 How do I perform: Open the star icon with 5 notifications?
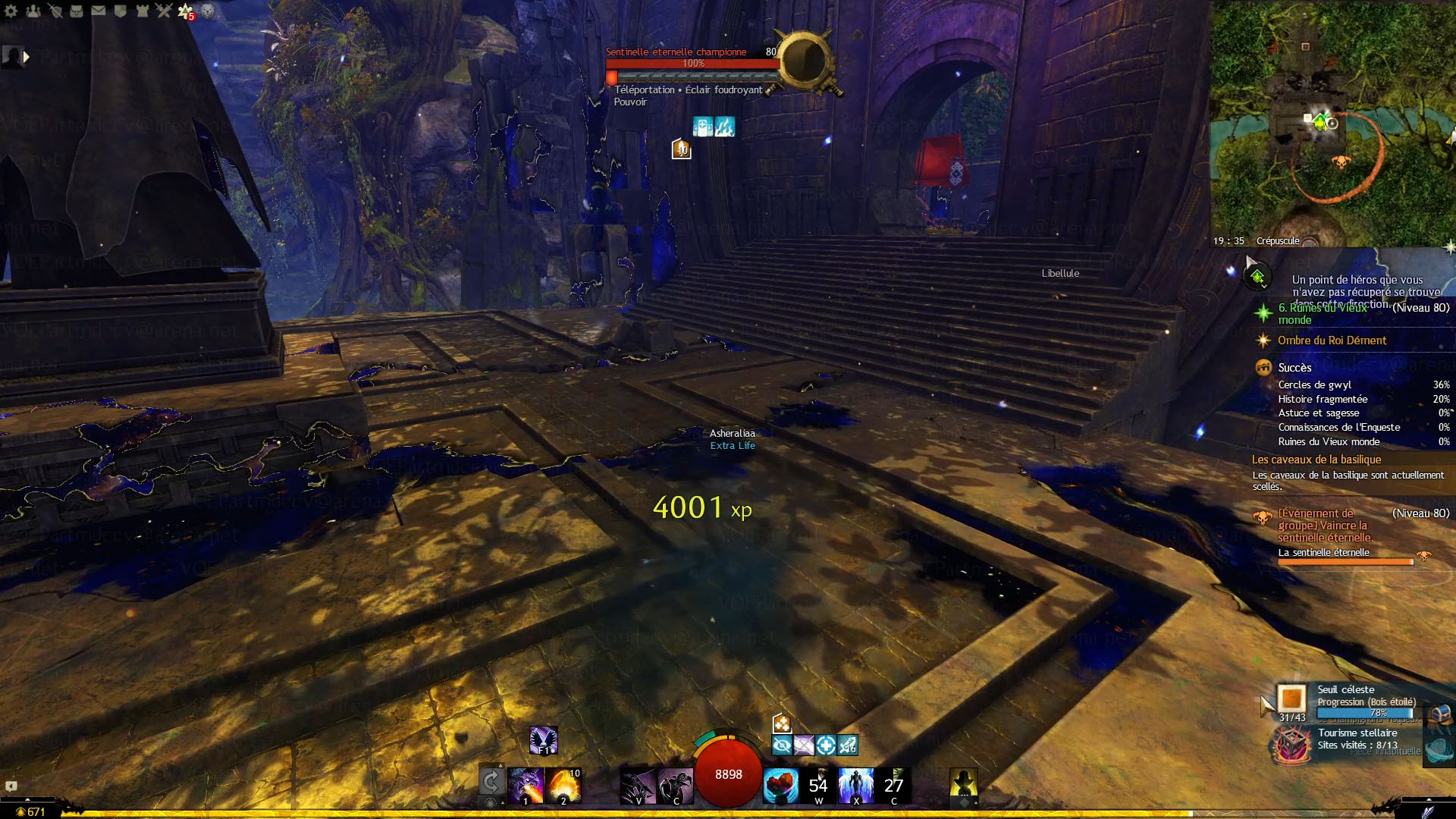186,11
